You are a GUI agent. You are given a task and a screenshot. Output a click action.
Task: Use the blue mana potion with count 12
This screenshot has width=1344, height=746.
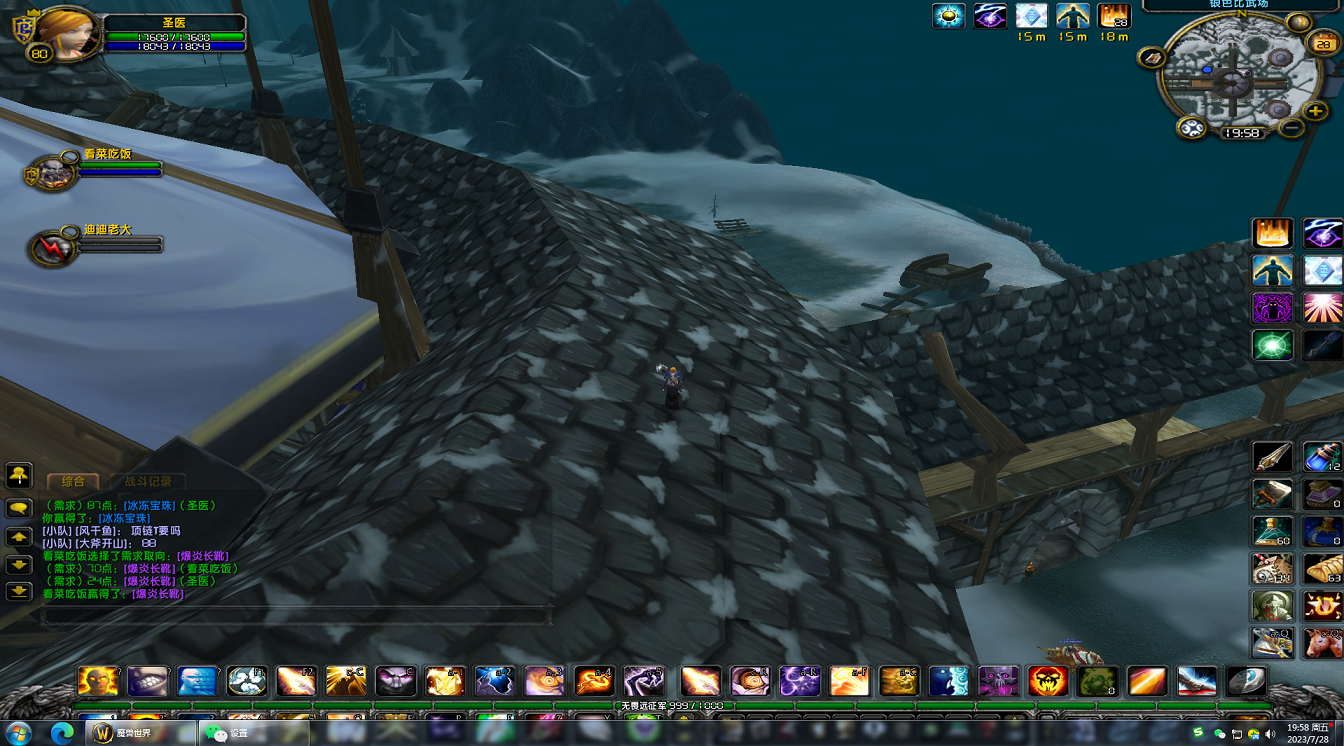pos(1322,457)
